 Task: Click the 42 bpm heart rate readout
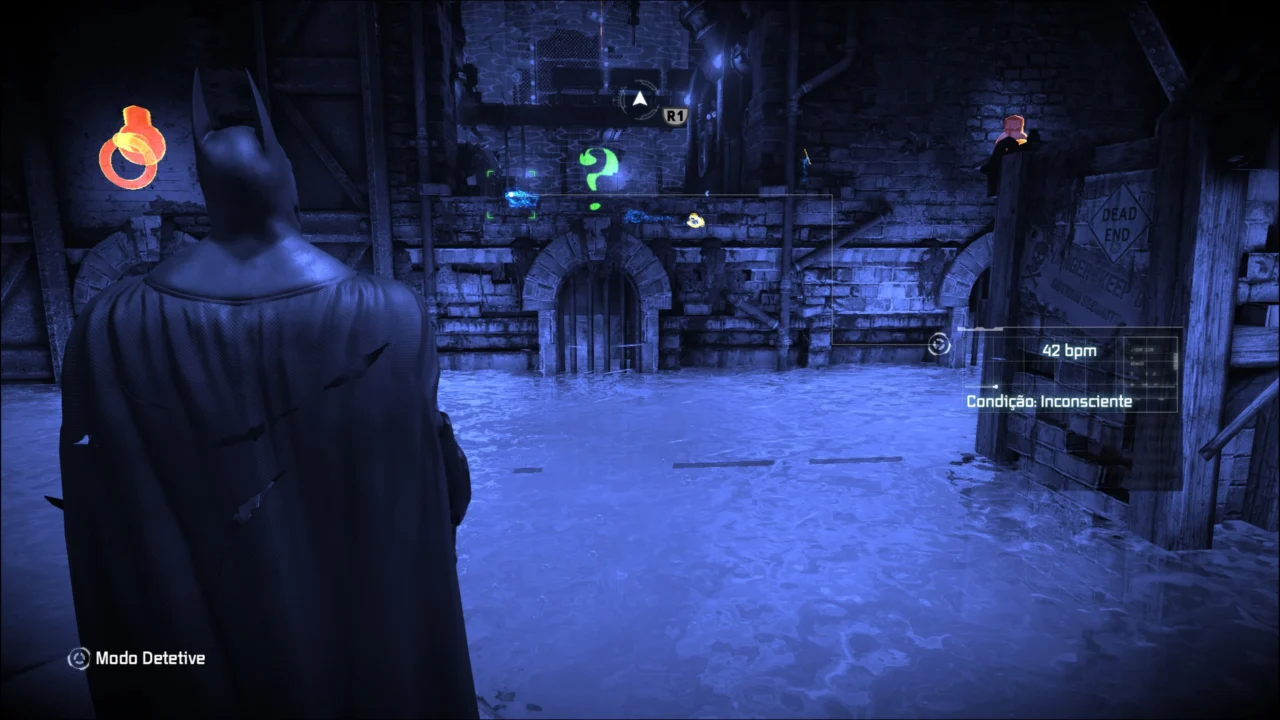pos(1068,351)
